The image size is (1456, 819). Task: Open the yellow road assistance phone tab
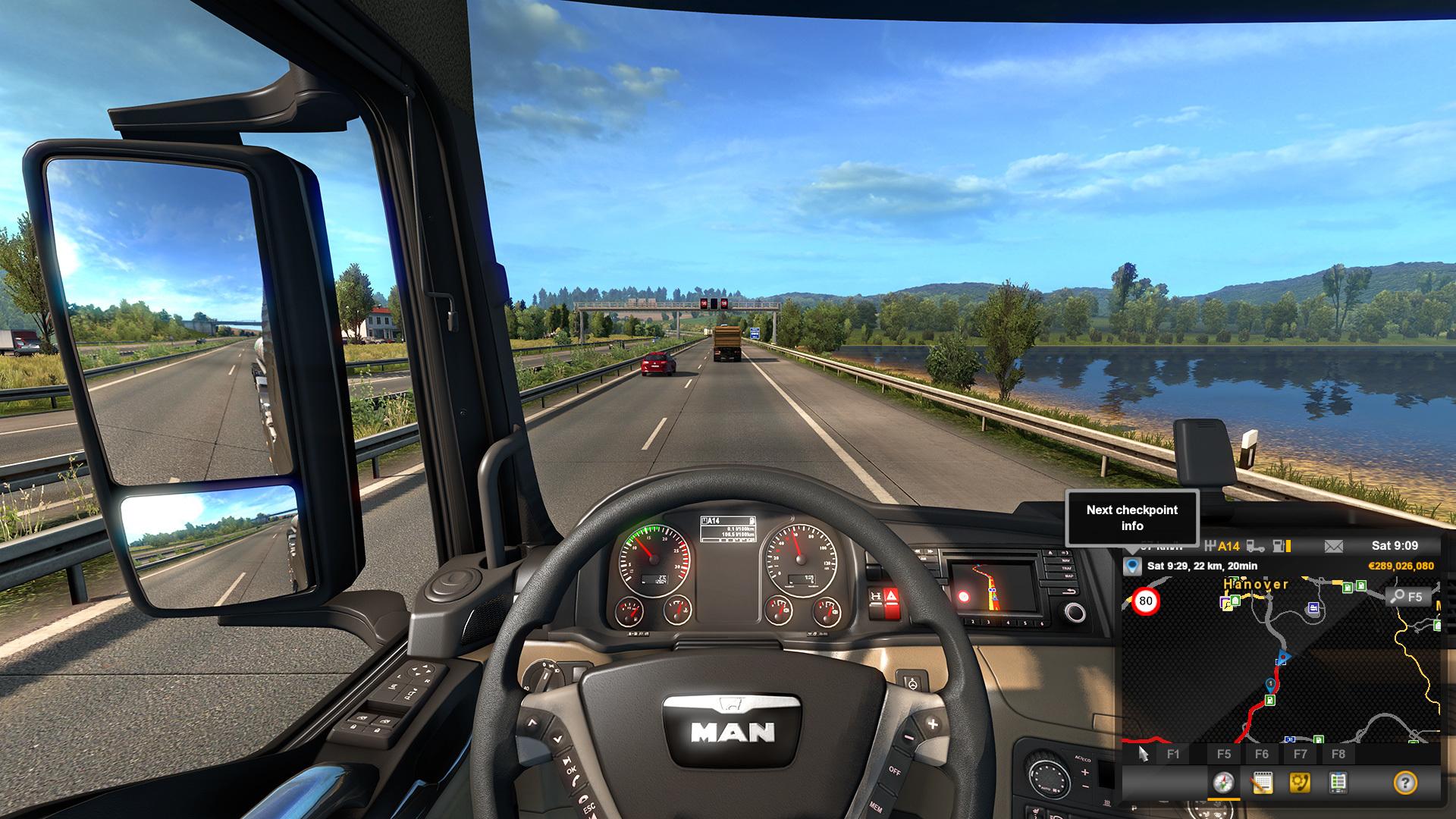point(1300,783)
